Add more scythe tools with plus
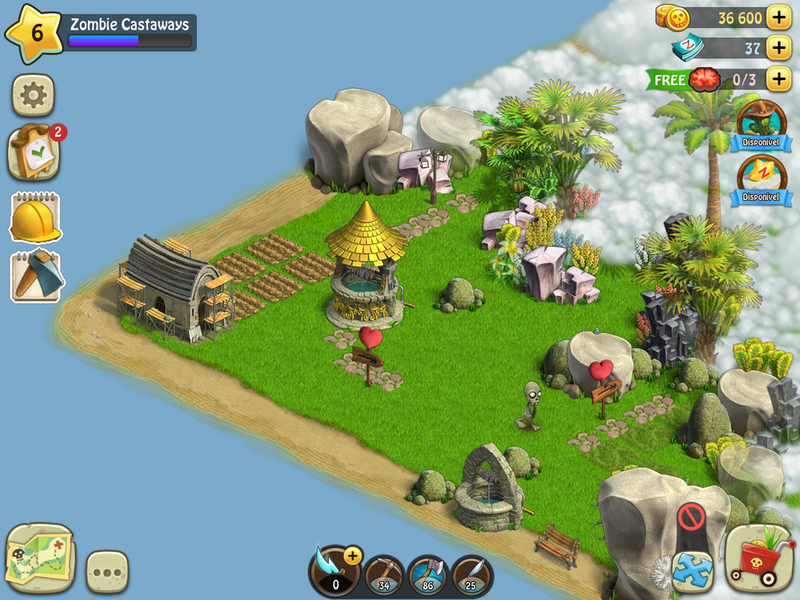 point(352,557)
